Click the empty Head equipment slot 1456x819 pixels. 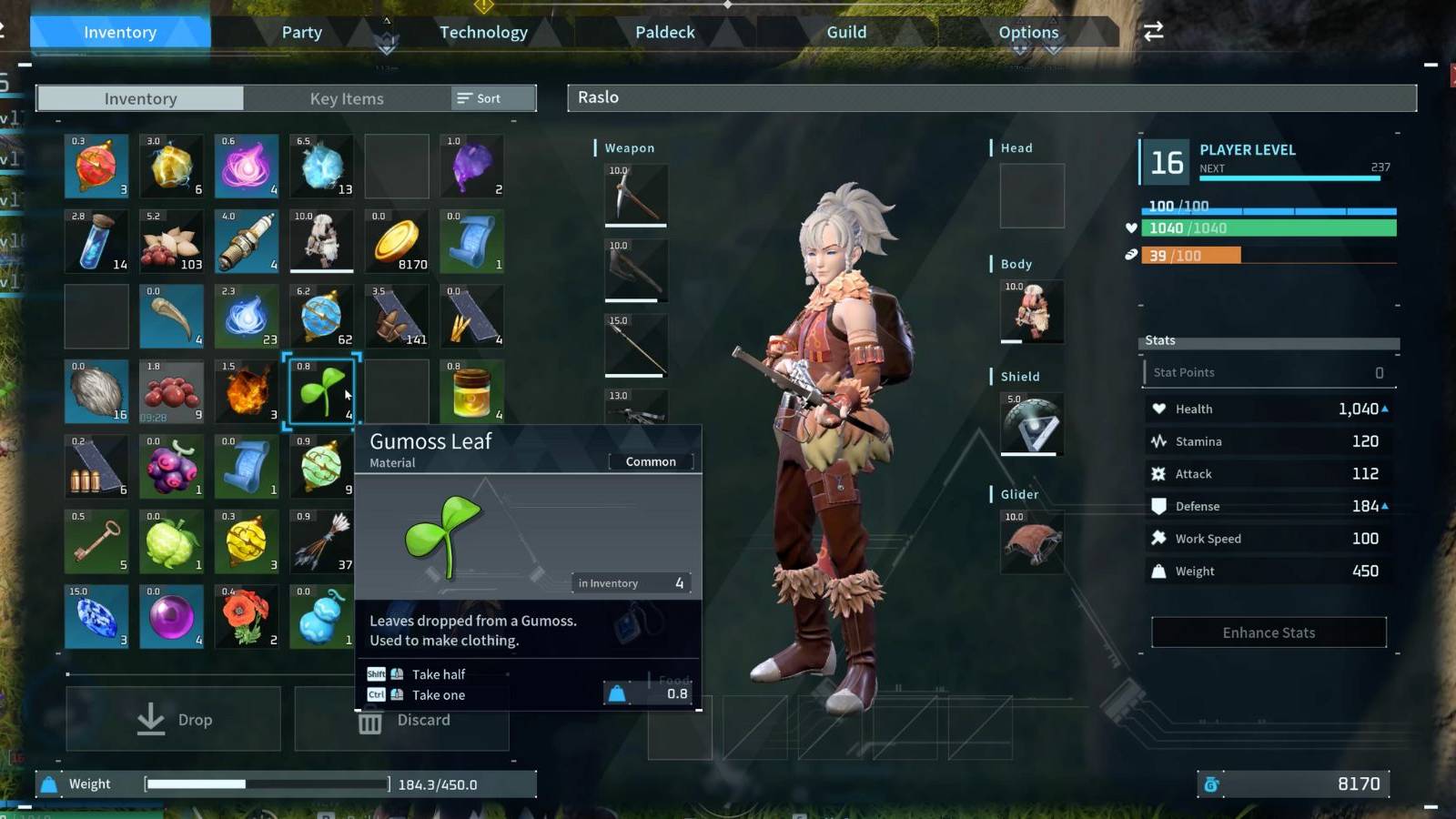coord(1033,195)
